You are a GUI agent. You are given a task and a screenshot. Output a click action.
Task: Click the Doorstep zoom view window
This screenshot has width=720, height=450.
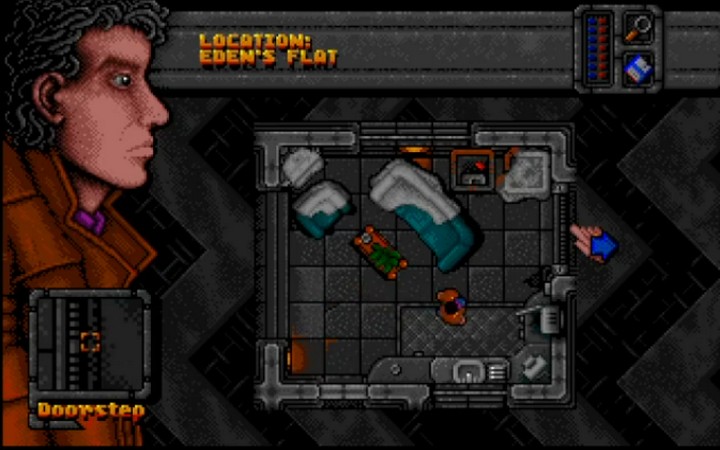89,343
